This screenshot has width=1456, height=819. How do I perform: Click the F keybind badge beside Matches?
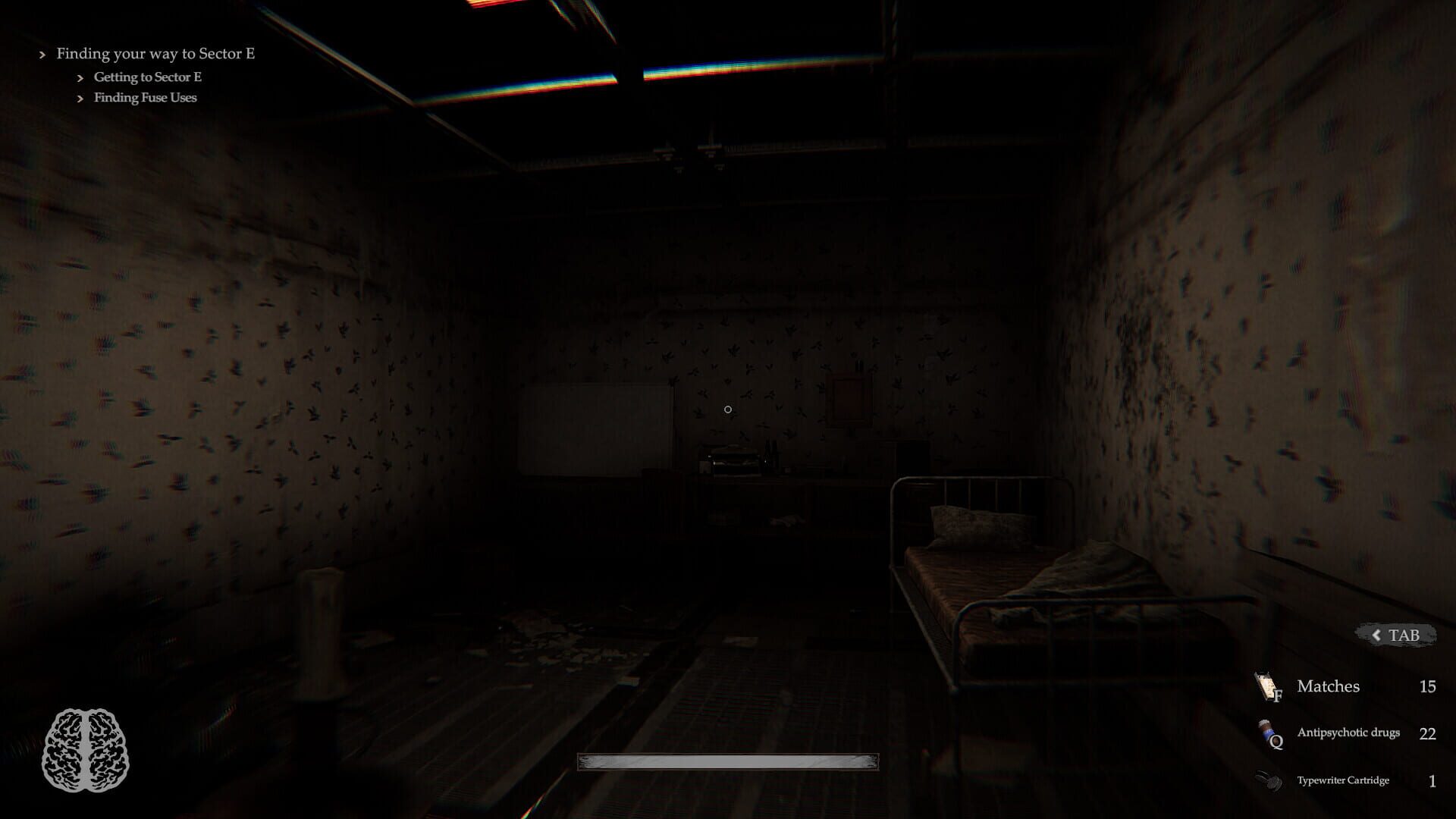coord(1277,694)
